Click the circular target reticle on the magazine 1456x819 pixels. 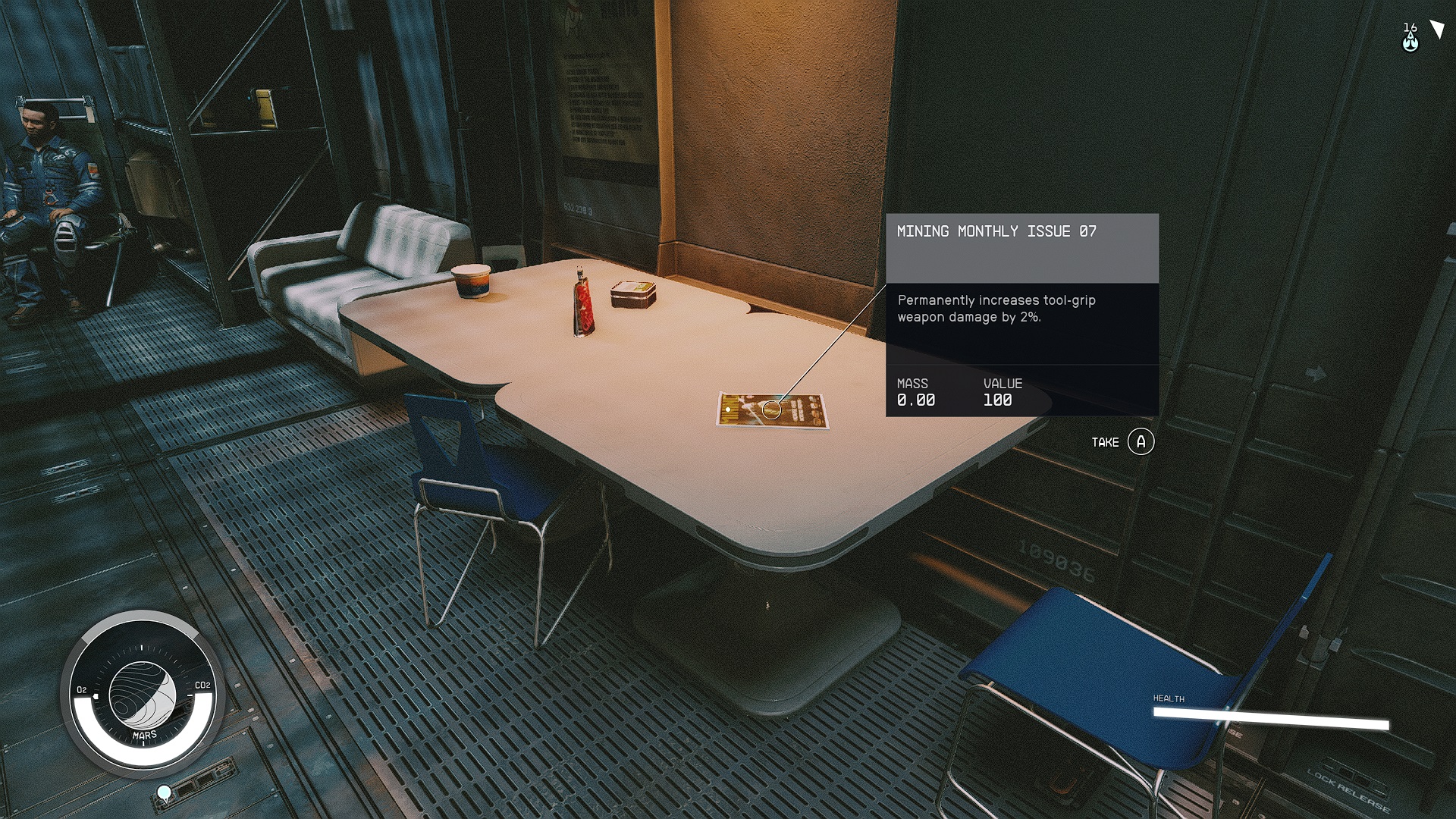tap(772, 410)
